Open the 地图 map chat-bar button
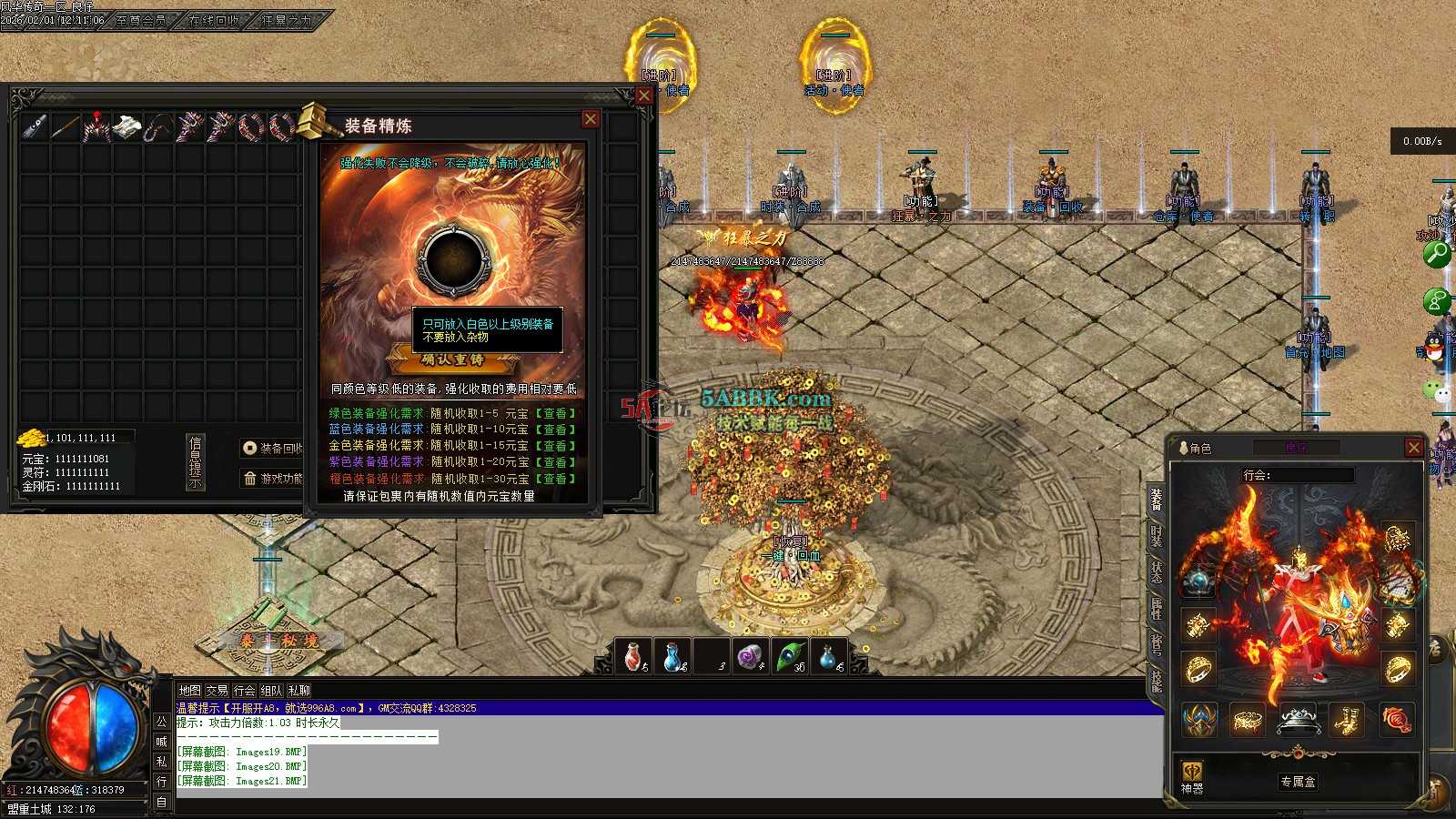This screenshot has width=1456, height=819. (x=189, y=691)
